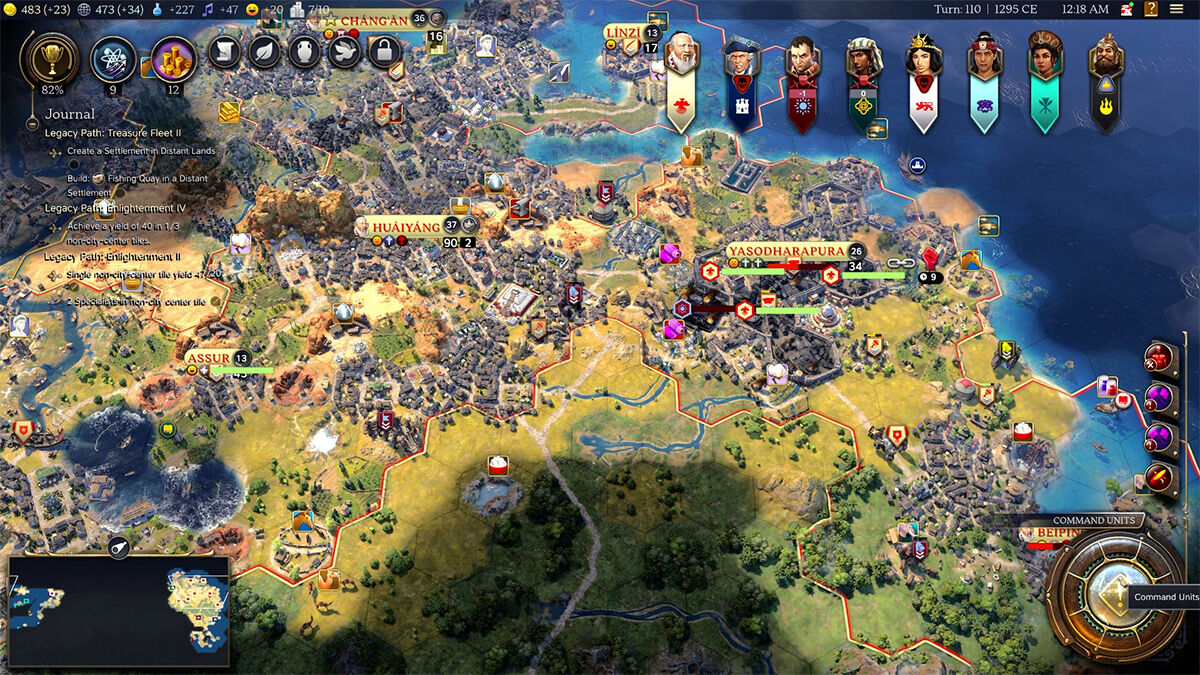Click the padlock unlocks icon
The width and height of the screenshot is (1200, 675).
384,52
